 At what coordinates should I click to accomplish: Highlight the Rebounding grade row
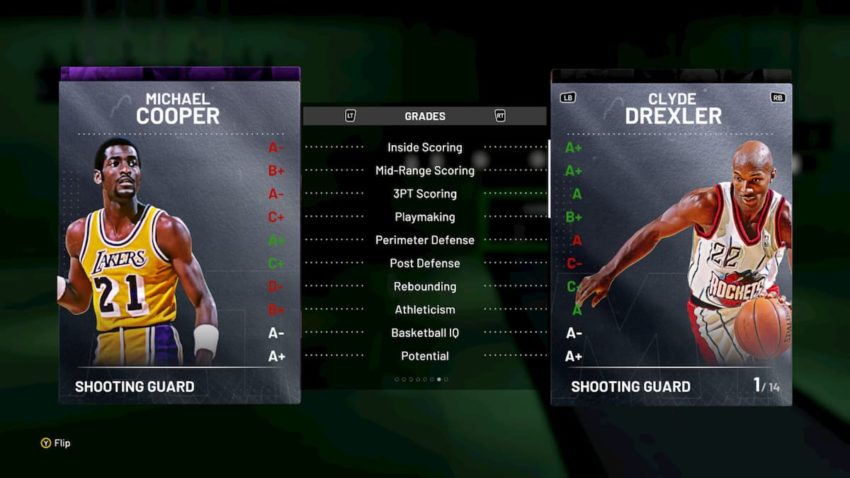[425, 287]
